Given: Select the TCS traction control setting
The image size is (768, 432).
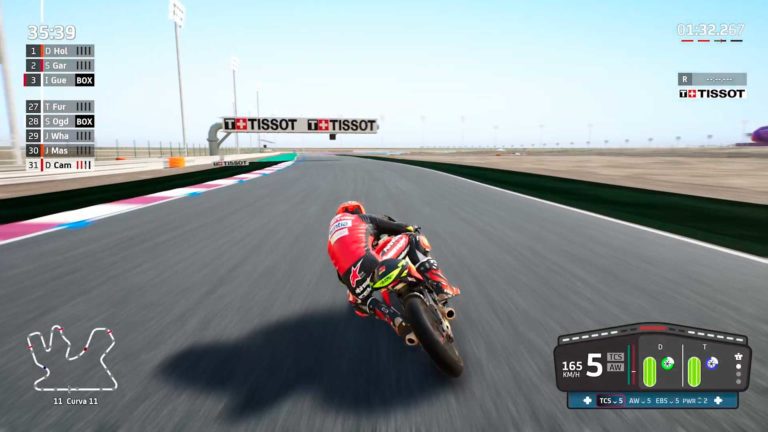Looking at the screenshot, I should [x=610, y=401].
